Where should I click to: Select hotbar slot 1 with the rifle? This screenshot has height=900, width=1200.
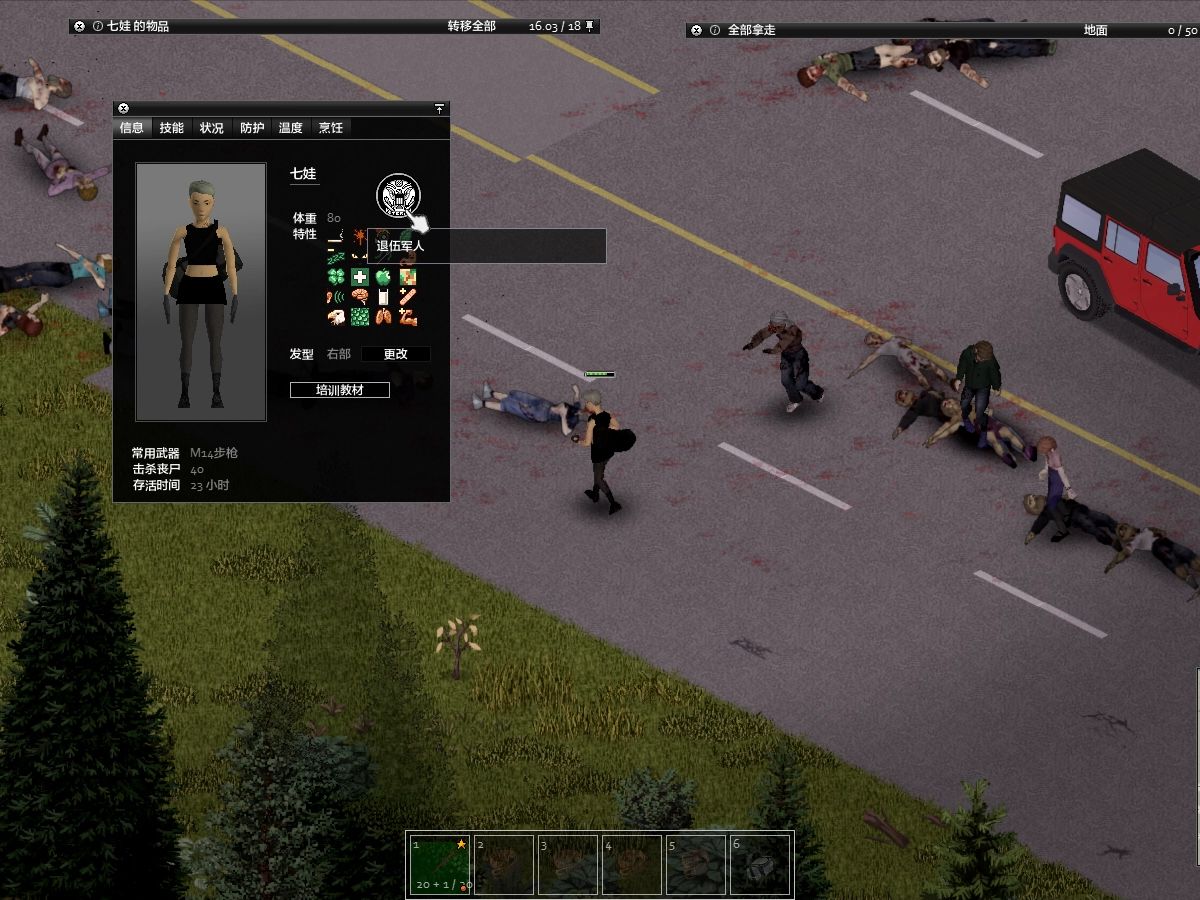tap(439, 864)
